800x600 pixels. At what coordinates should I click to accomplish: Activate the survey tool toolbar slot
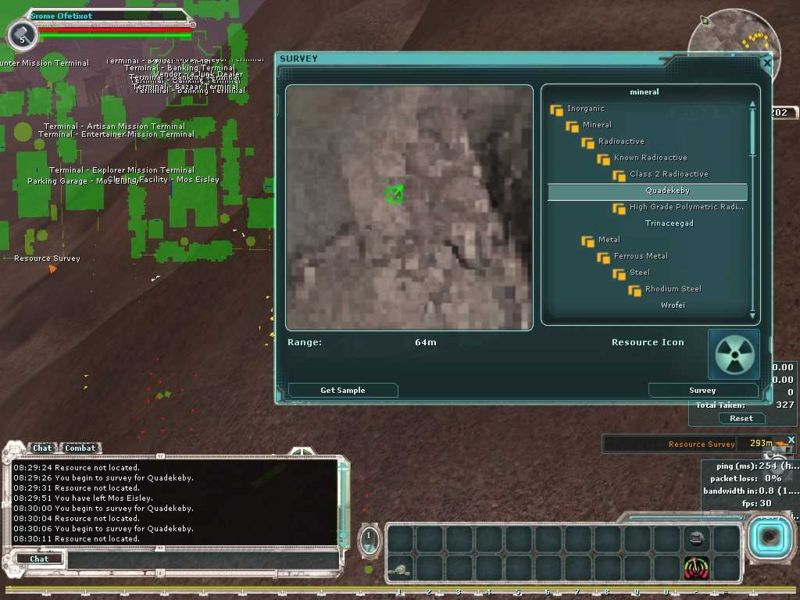[693, 567]
